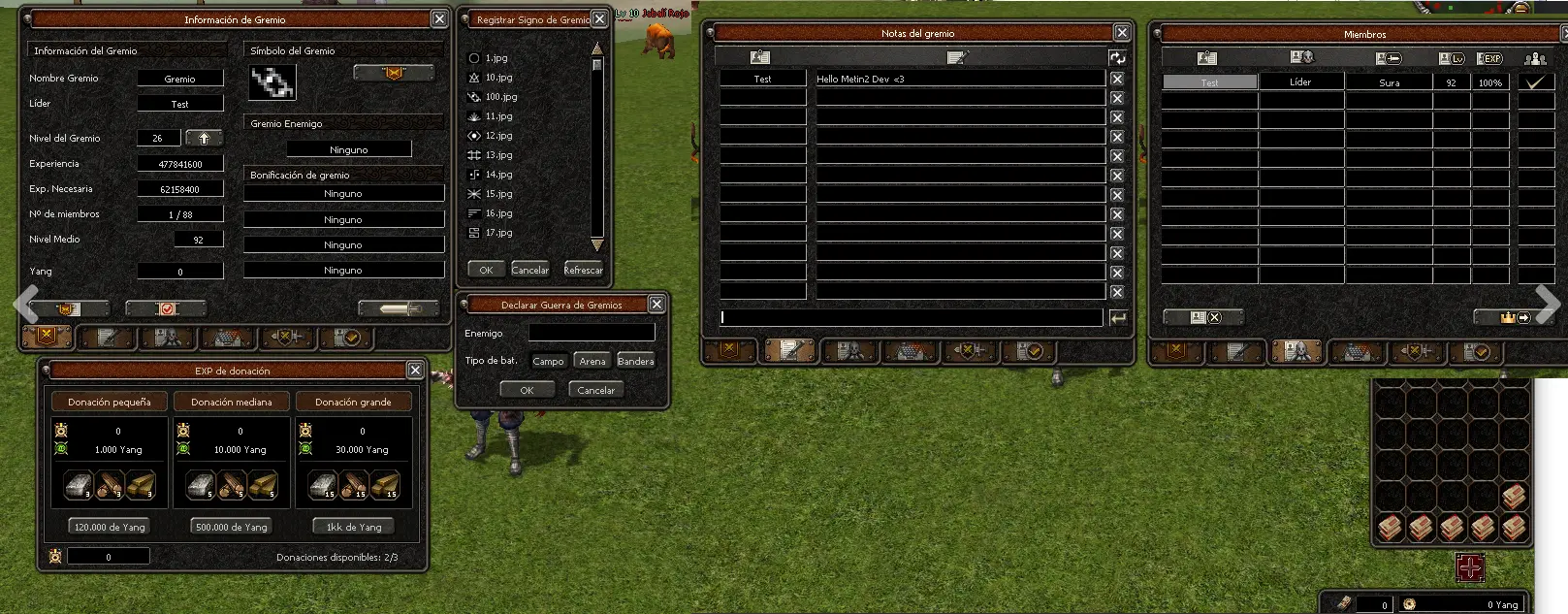Screen dimensions: 1568x614
Task: Refresh the guild notes list
Action: click(x=1117, y=57)
